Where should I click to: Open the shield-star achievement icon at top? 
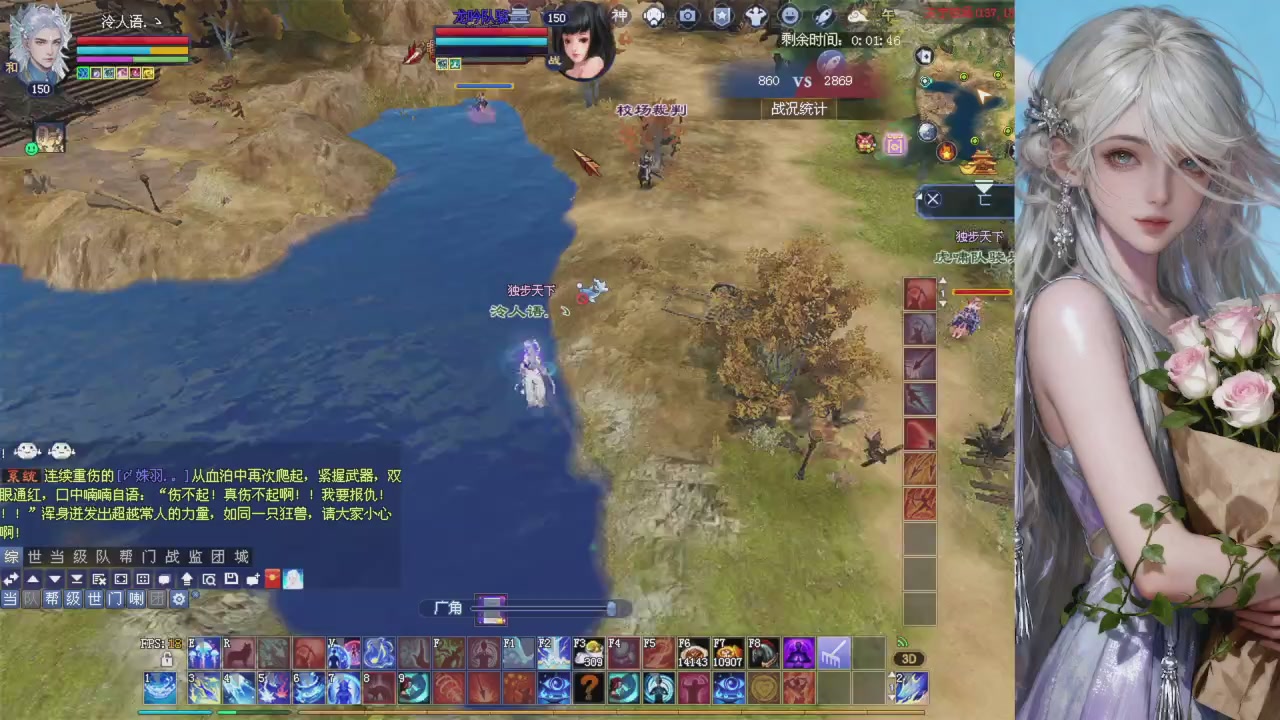click(x=722, y=17)
